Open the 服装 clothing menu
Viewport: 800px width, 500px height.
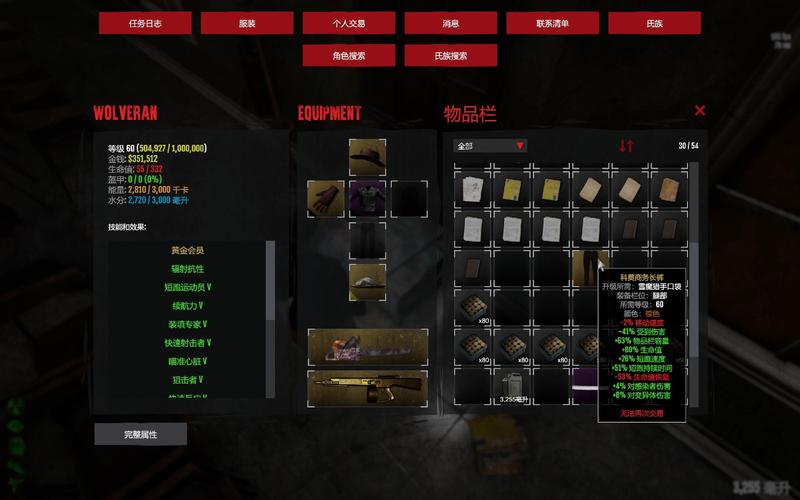[x=247, y=23]
